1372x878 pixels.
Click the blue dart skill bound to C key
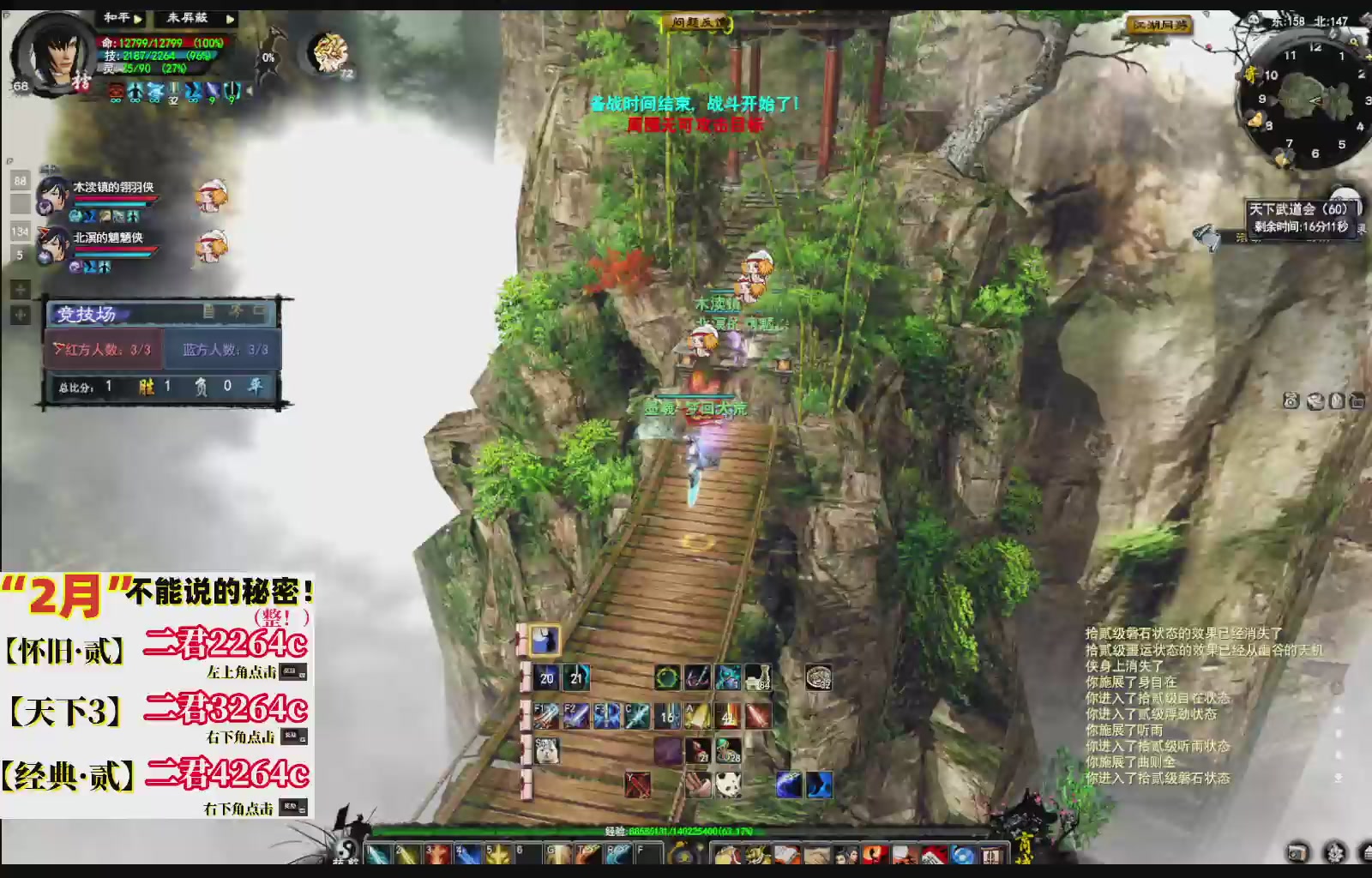point(636,715)
